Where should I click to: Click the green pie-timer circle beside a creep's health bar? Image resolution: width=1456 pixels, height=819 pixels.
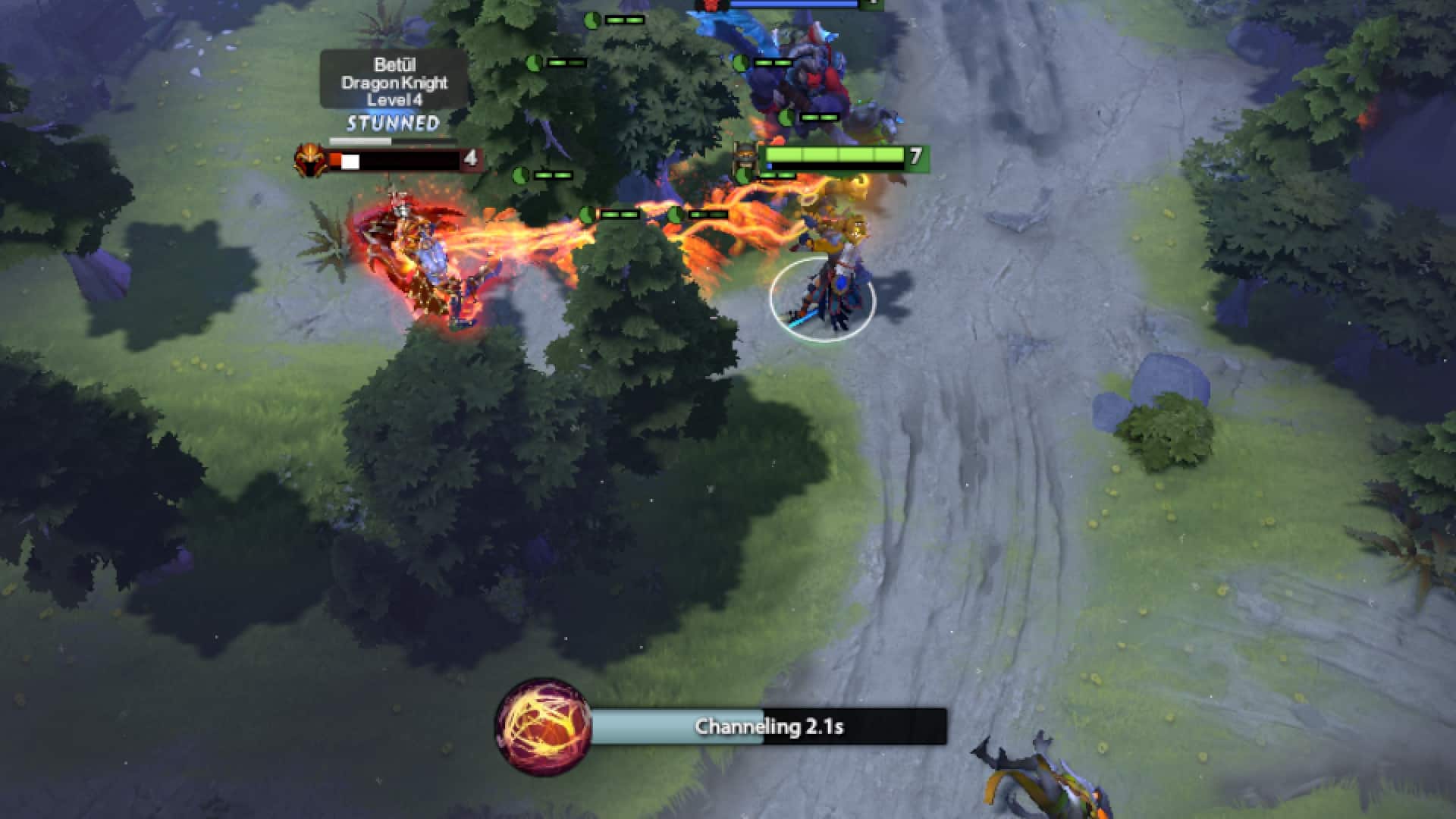(522, 174)
